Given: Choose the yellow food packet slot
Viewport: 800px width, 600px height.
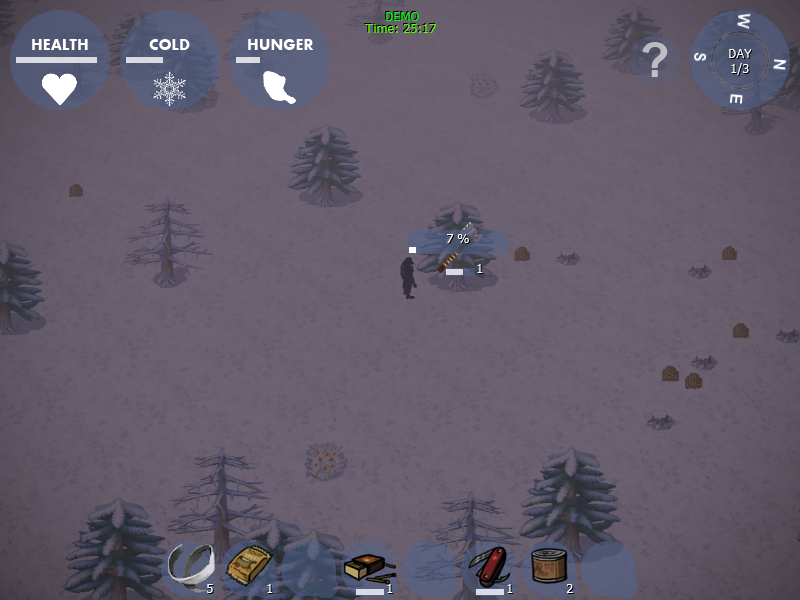Looking at the screenshot, I should point(249,568).
